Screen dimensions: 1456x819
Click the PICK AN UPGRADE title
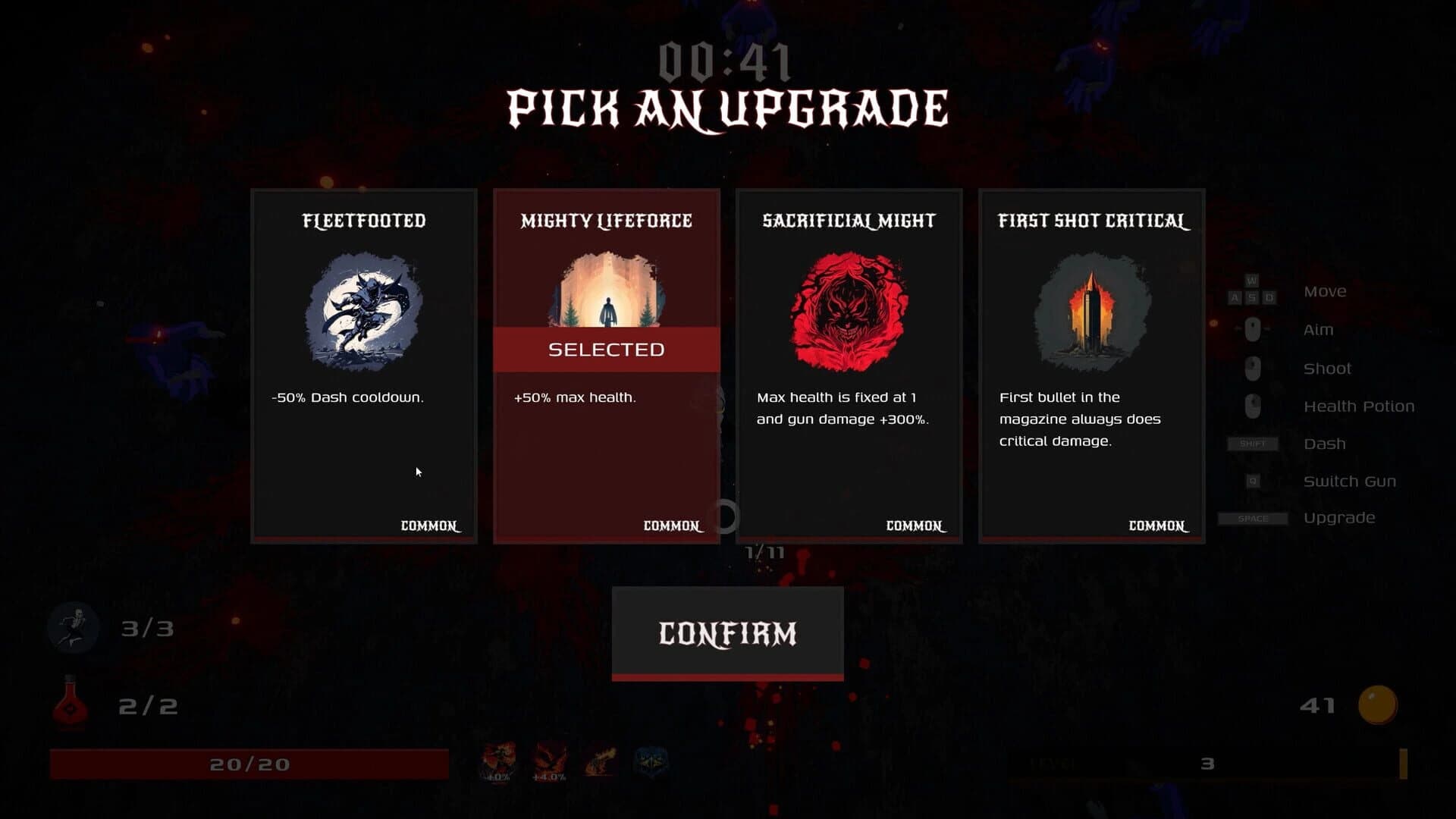coord(726,110)
